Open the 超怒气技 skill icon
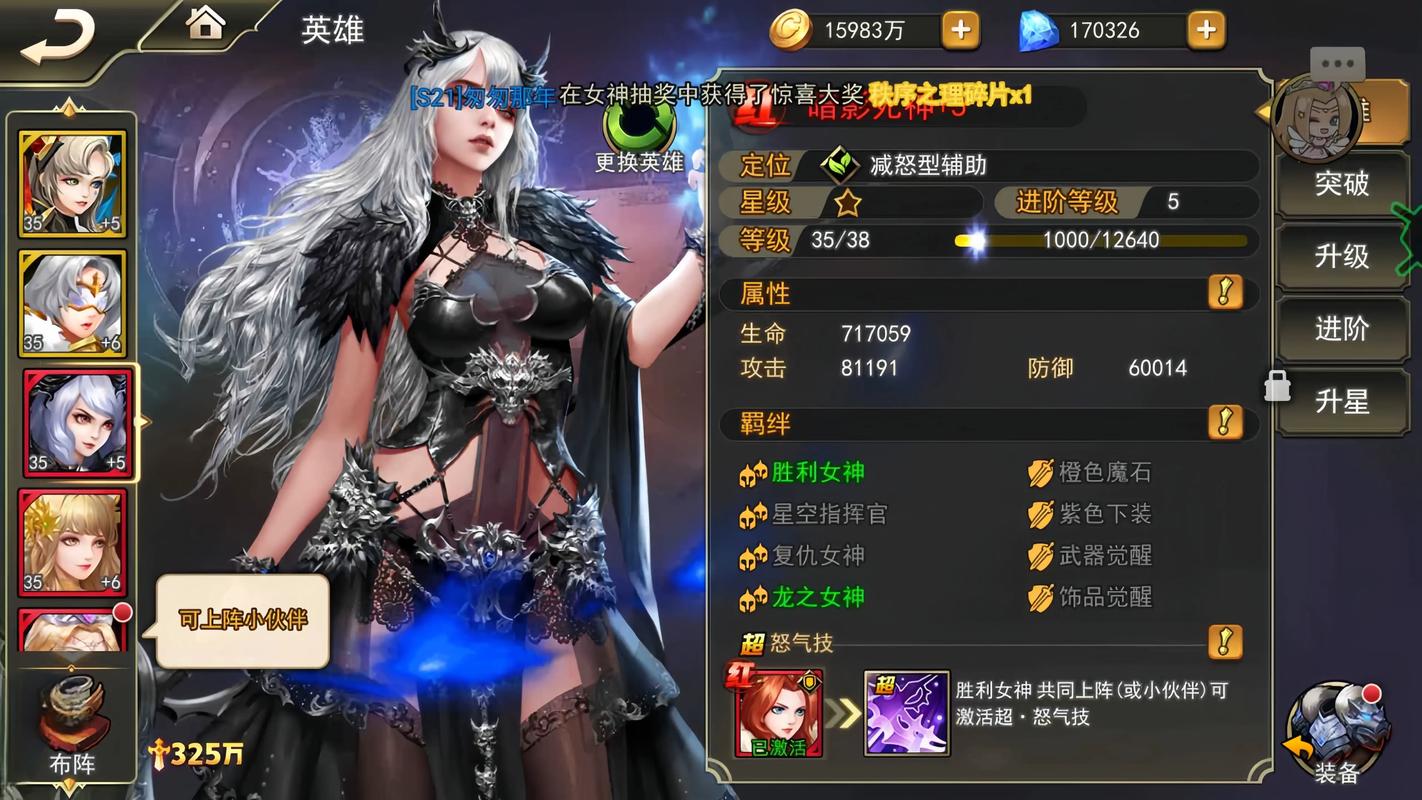Screen dimensions: 1422x800 point(906,712)
